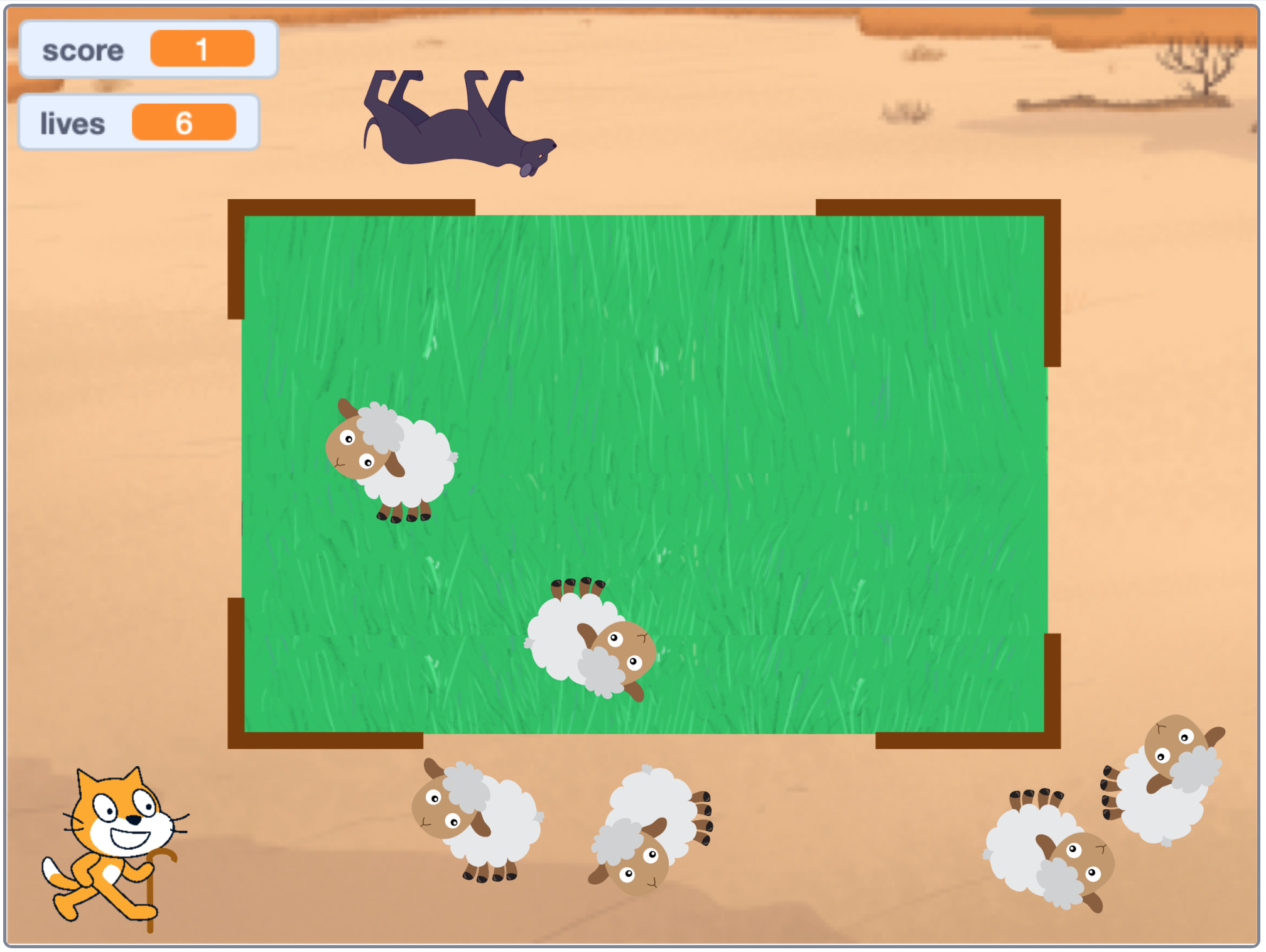Toggle the score variable display

tap(149, 48)
